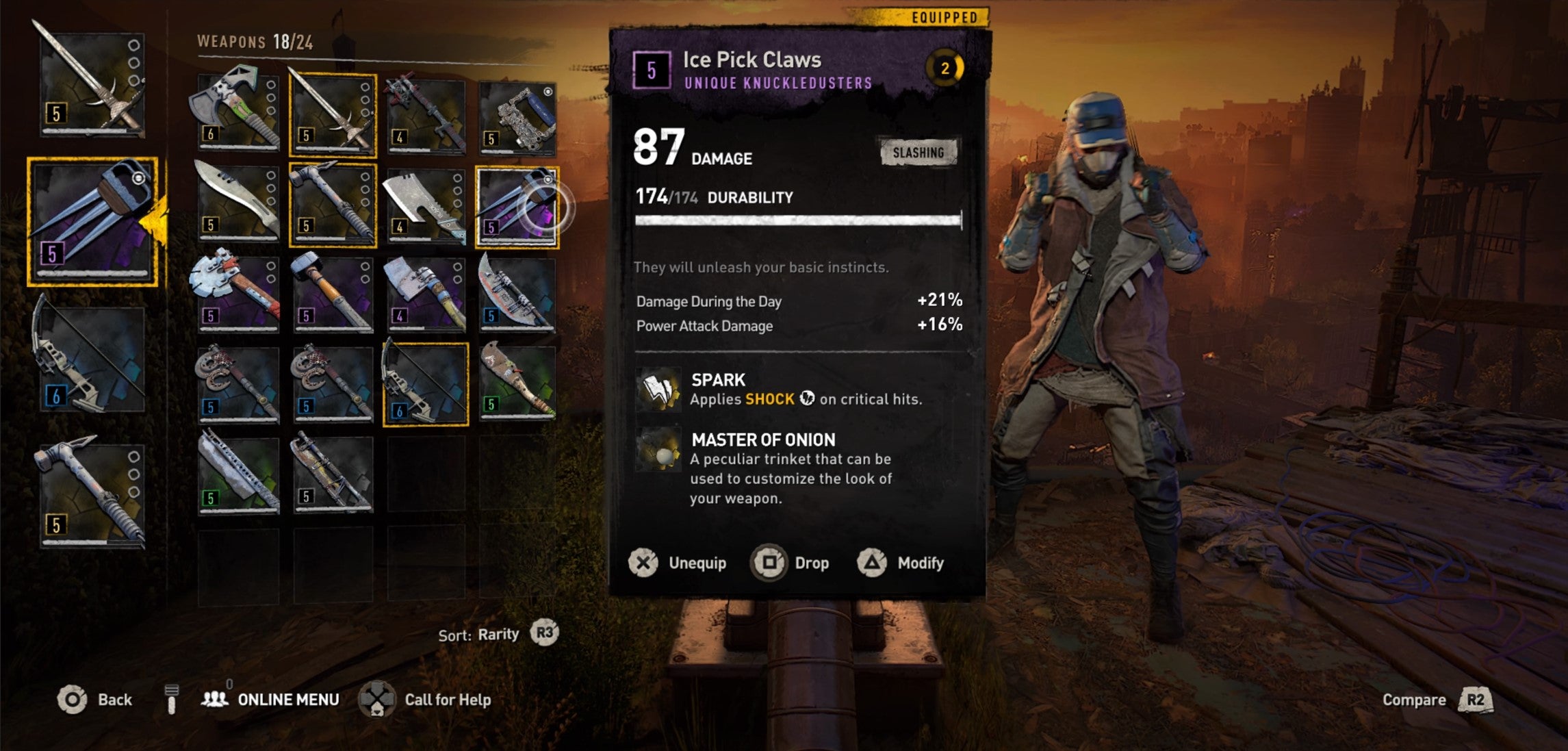Select the brass knuckledusters in the grid
This screenshot has height=751, width=1568.
point(518,116)
